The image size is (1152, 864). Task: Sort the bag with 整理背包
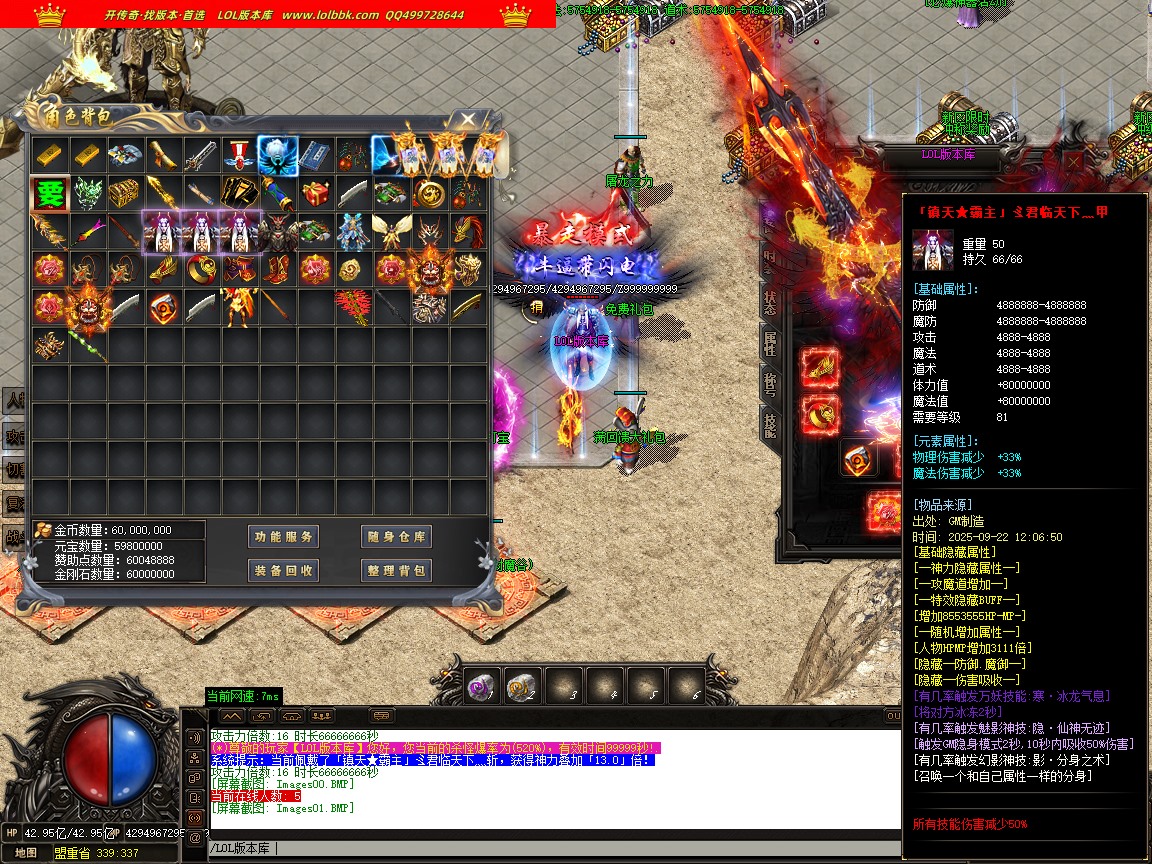coord(396,570)
